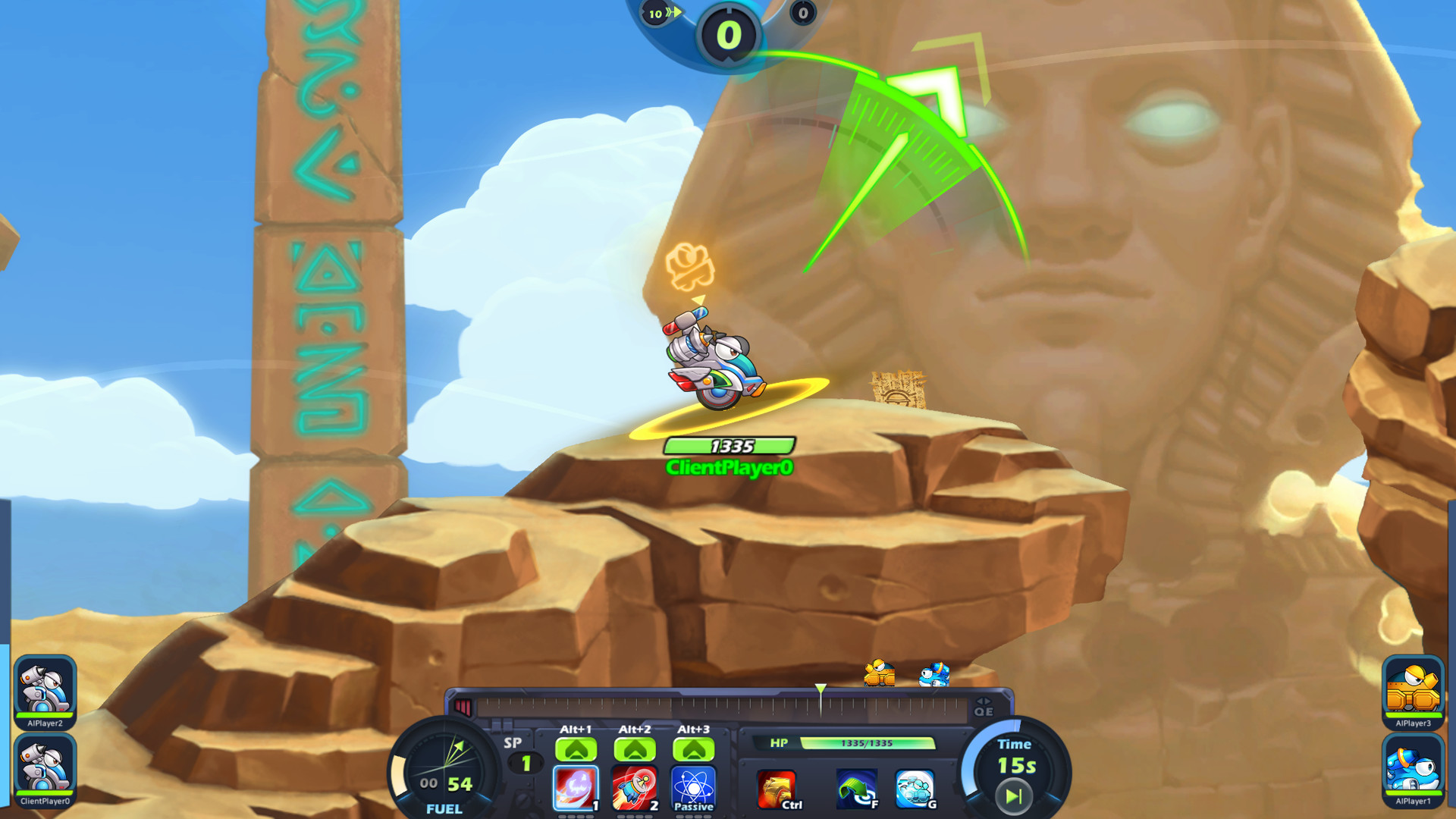Enable the Alt+3 upgrade arrow

(695, 748)
